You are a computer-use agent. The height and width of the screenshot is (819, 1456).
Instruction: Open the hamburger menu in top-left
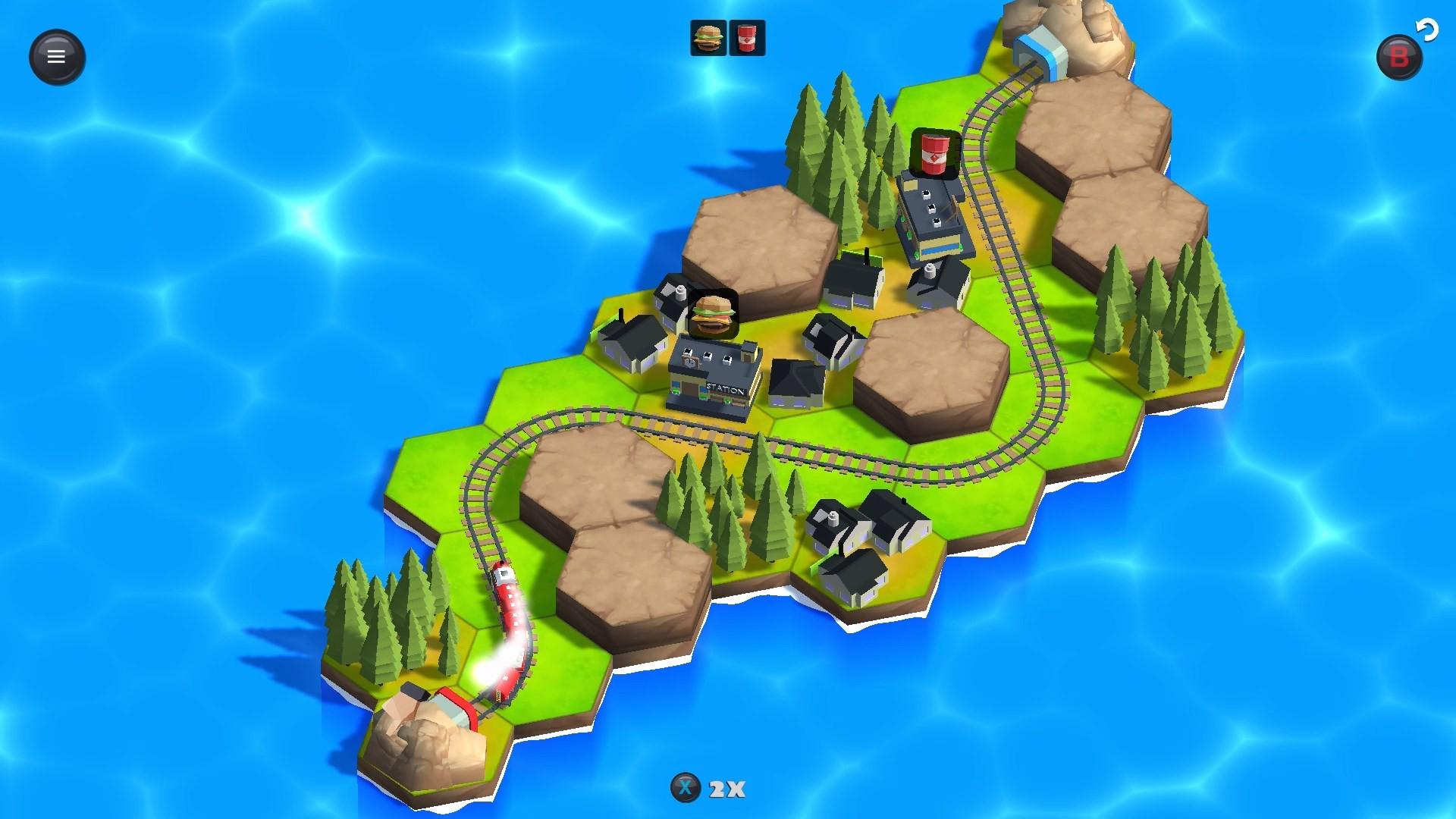click(x=56, y=55)
